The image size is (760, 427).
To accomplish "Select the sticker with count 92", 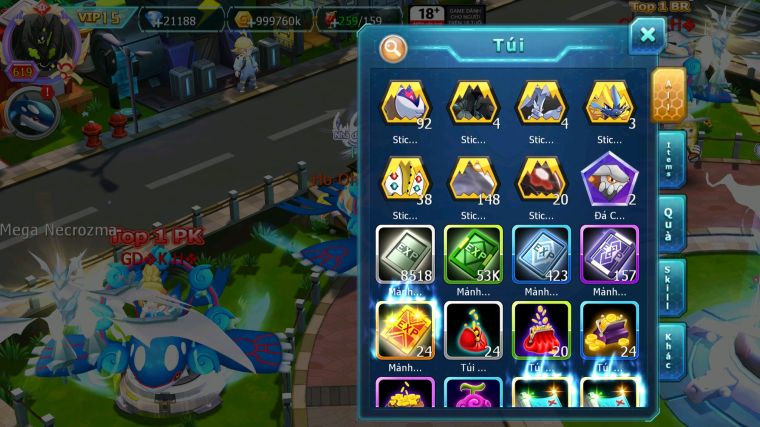I will click(405, 104).
